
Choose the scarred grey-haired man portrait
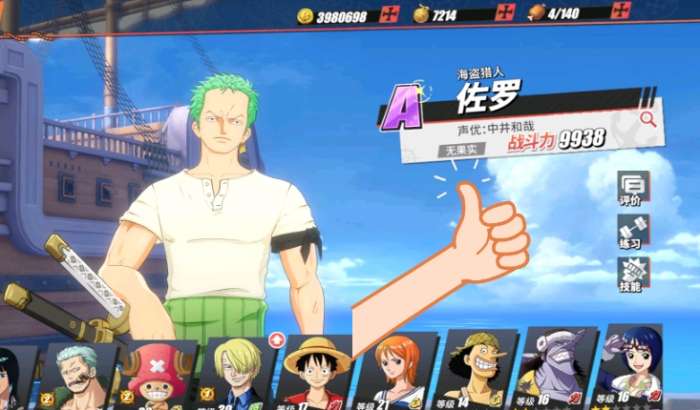tap(76, 377)
